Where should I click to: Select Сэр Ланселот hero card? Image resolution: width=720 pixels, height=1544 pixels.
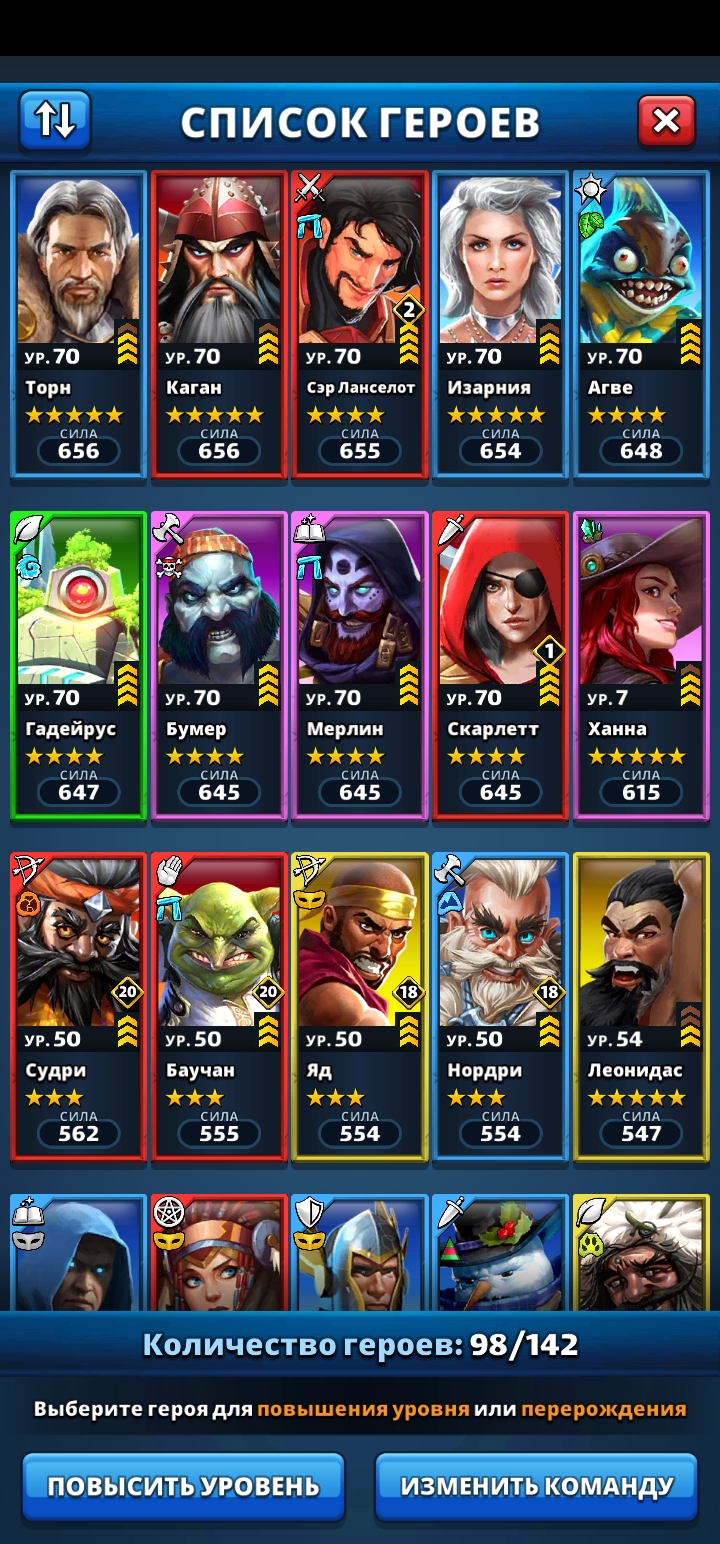pyautogui.click(x=360, y=320)
